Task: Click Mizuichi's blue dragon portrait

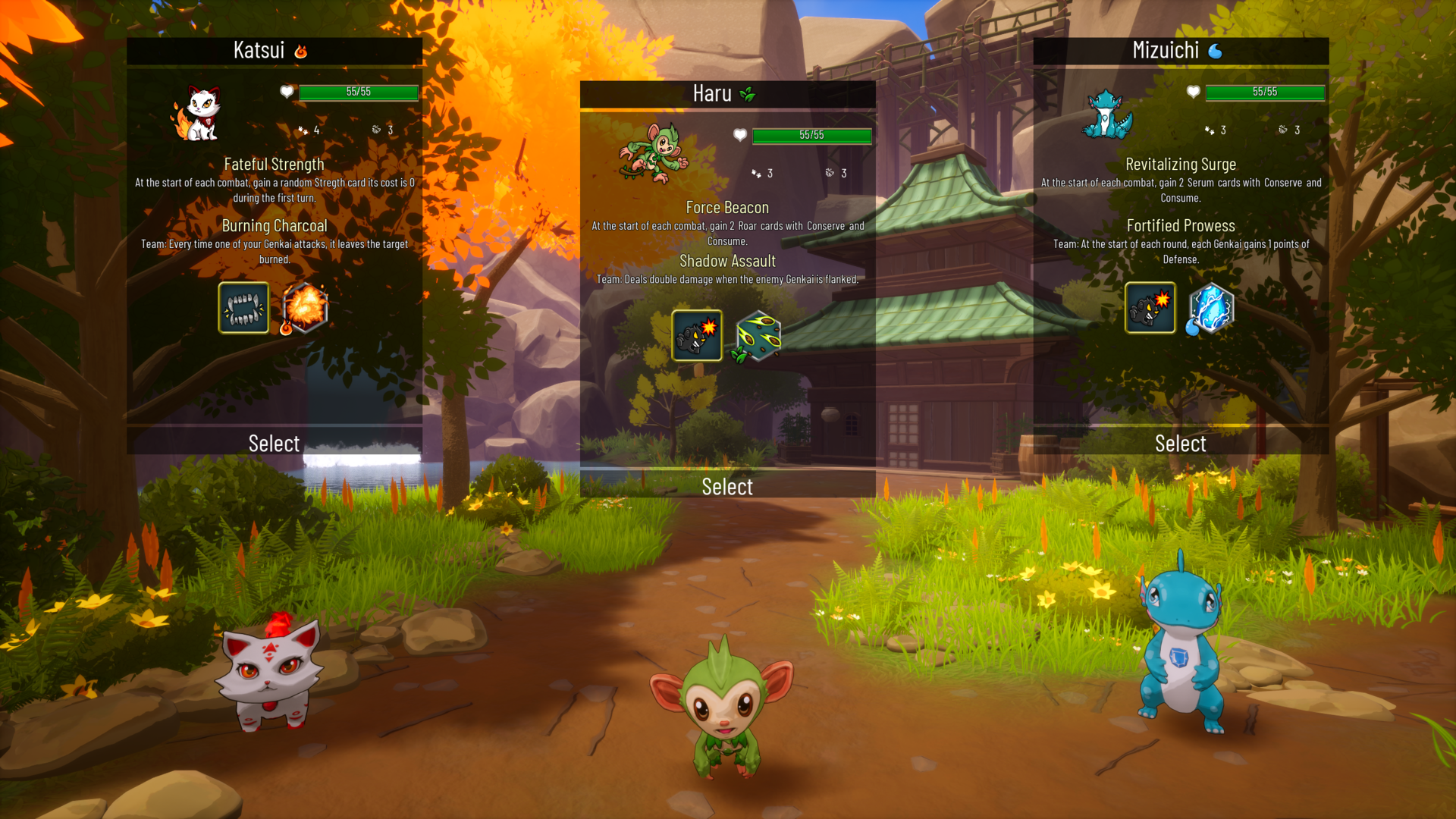Action: [1106, 114]
